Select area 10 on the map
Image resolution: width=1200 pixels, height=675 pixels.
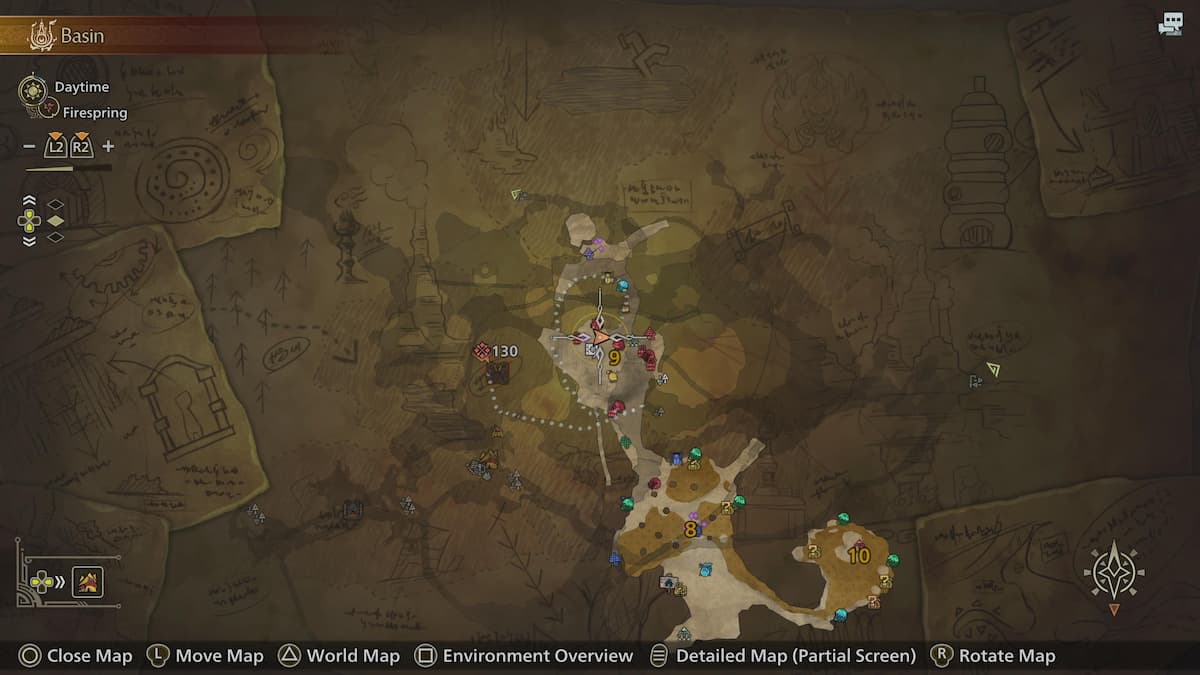(x=859, y=555)
